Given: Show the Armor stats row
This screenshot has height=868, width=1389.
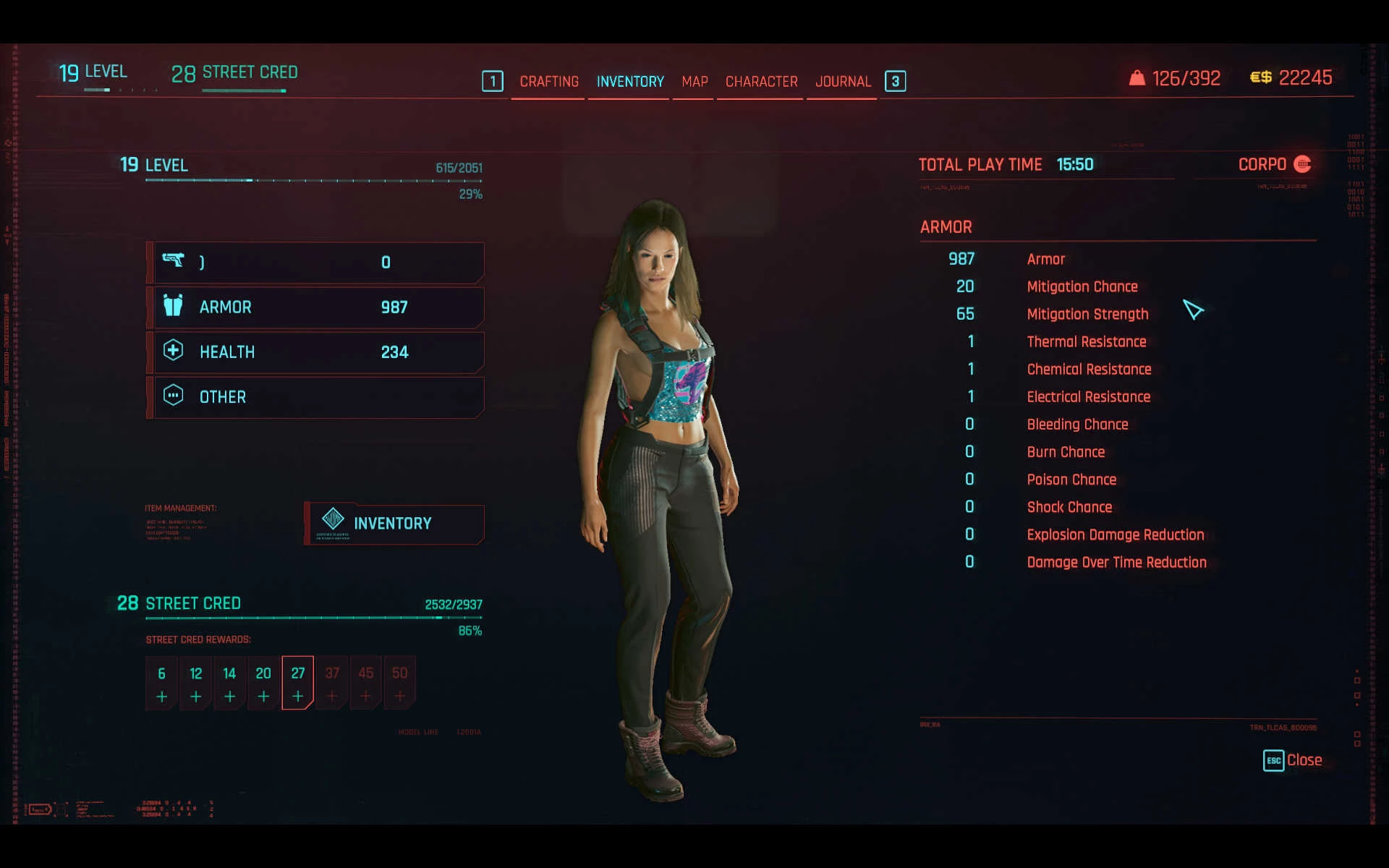Looking at the screenshot, I should tap(317, 307).
